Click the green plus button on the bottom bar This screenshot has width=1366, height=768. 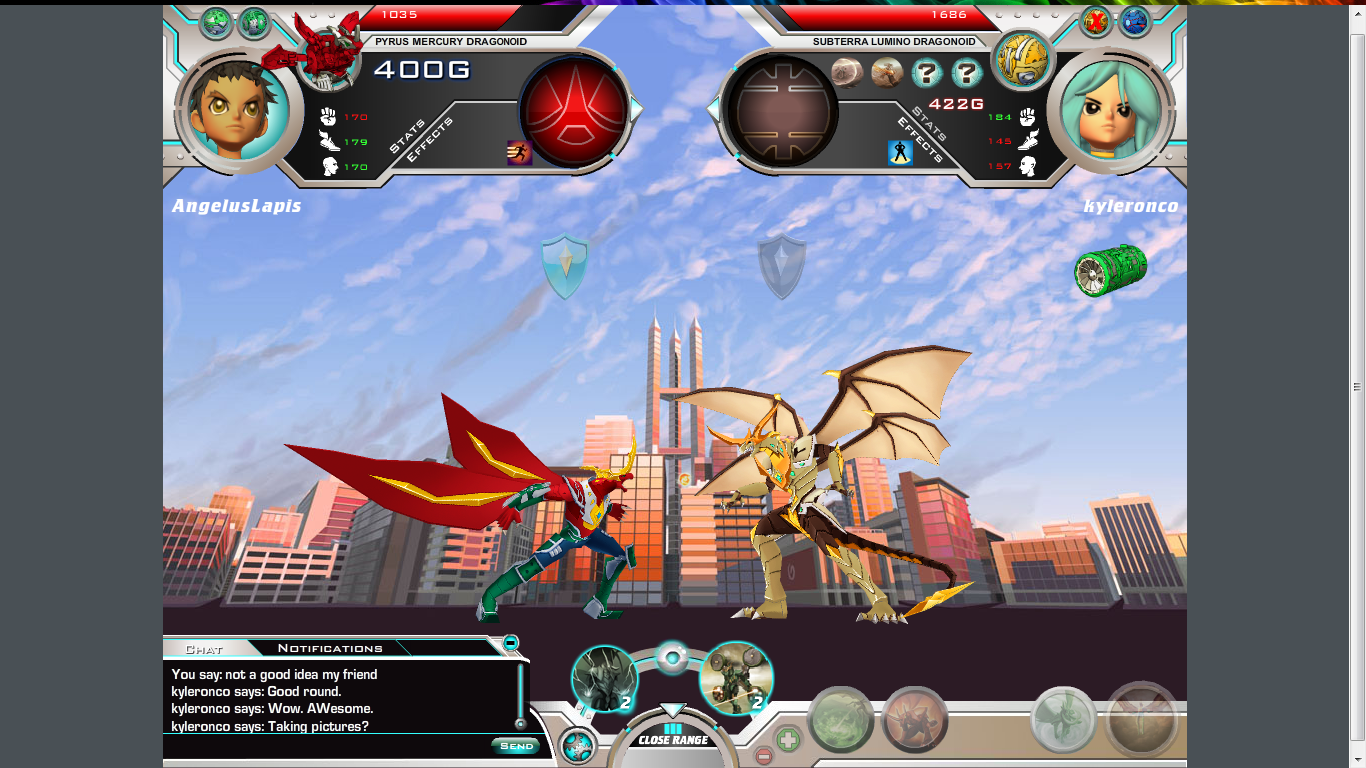[788, 739]
